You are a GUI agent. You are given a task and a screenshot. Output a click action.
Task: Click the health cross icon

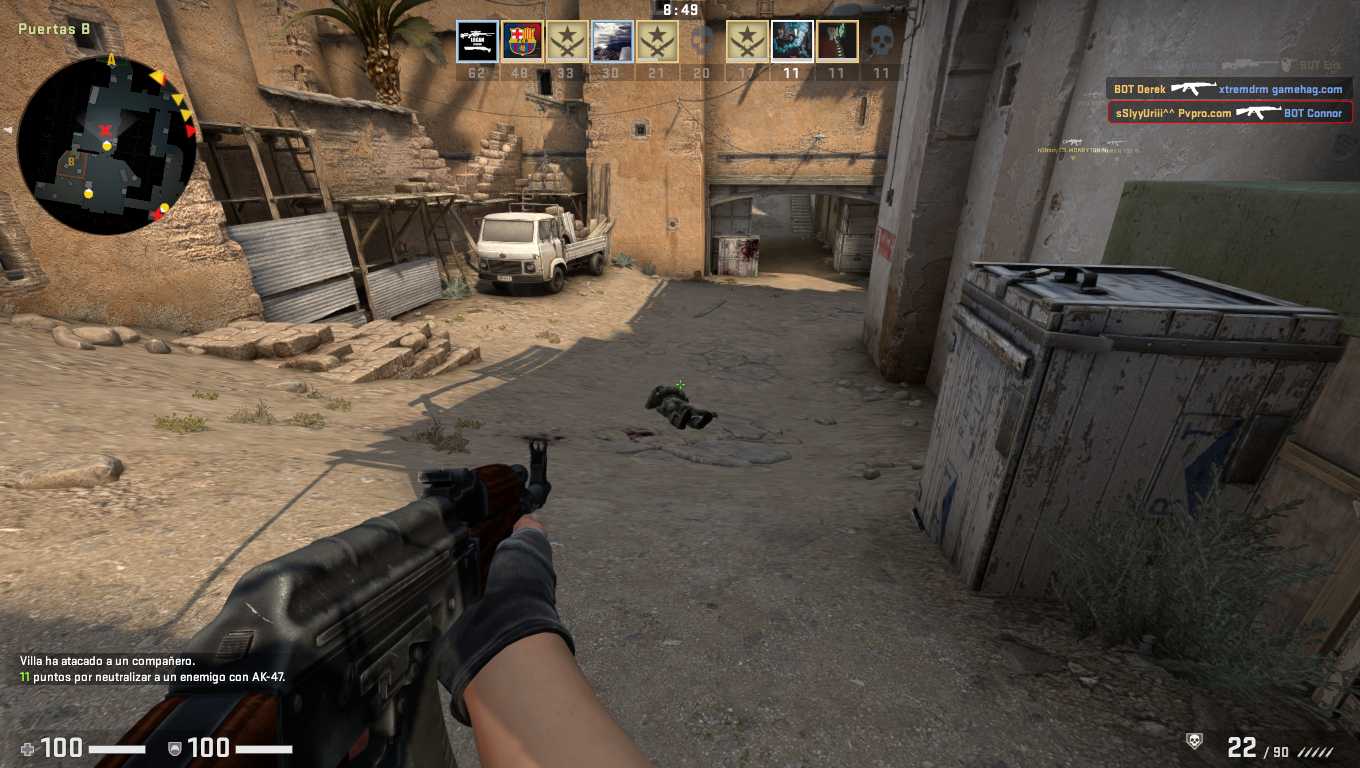(x=27, y=748)
